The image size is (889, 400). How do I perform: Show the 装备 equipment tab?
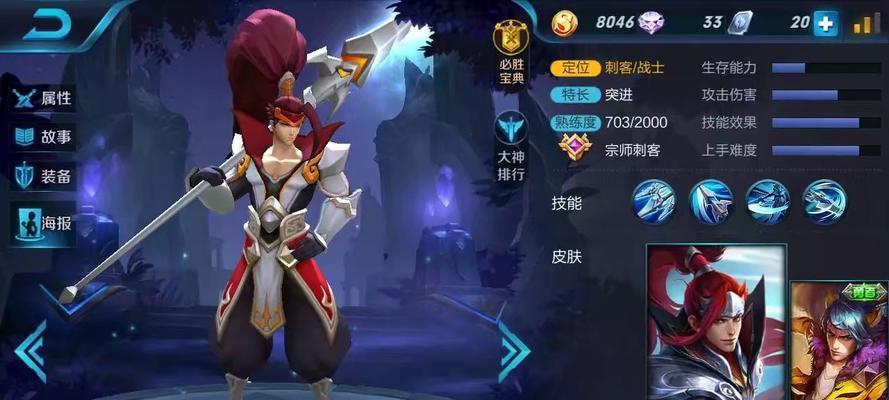point(43,177)
